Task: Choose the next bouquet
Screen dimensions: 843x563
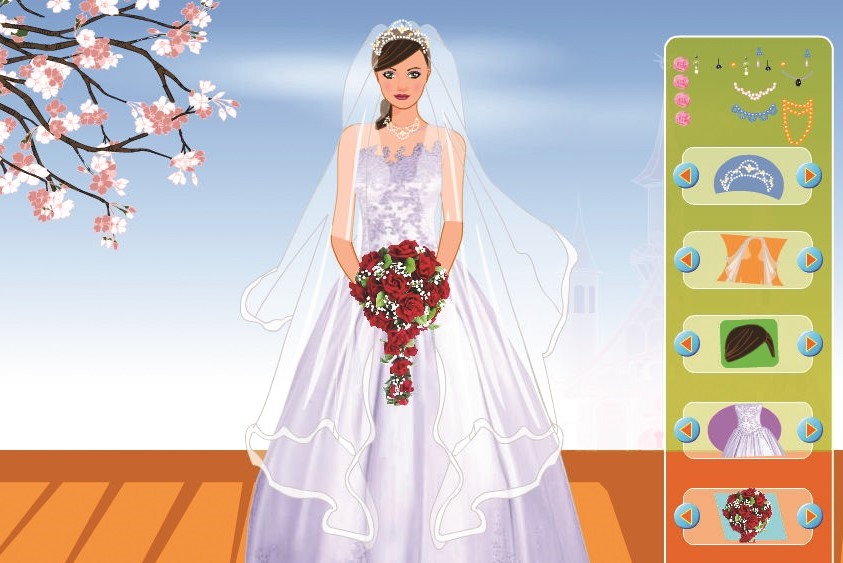Action: pos(809,516)
